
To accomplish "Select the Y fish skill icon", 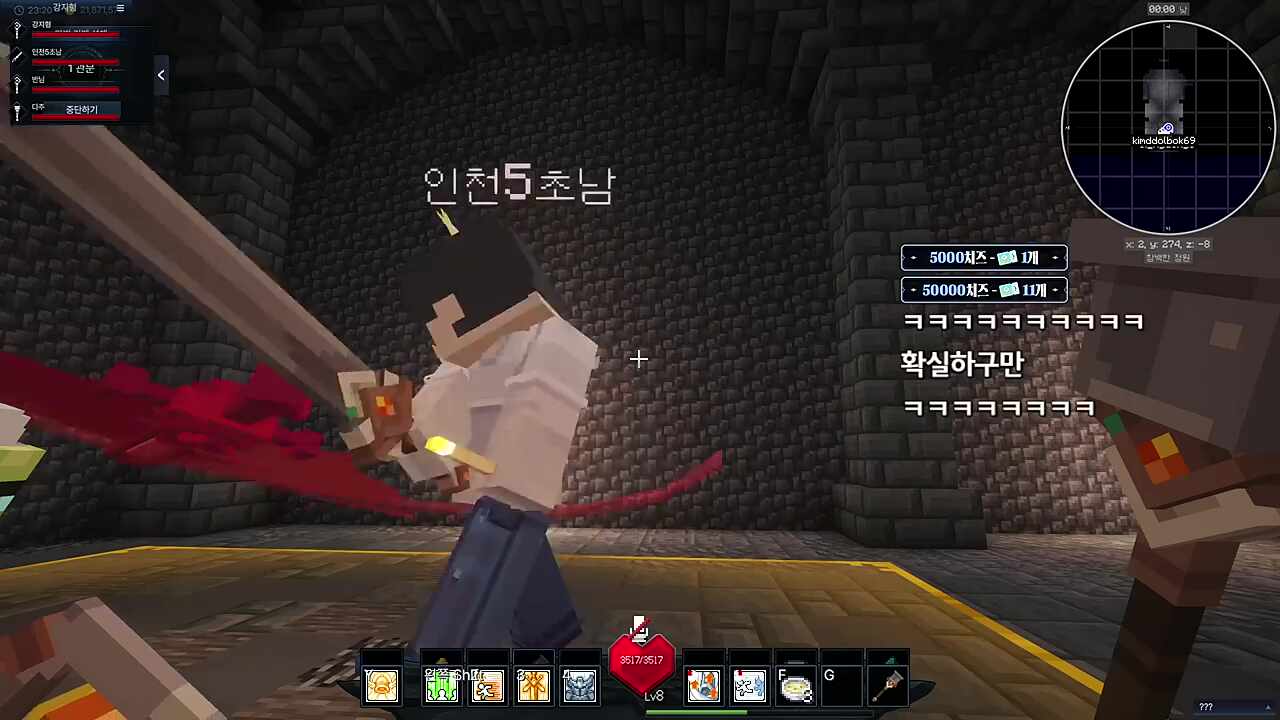I will point(381,684).
